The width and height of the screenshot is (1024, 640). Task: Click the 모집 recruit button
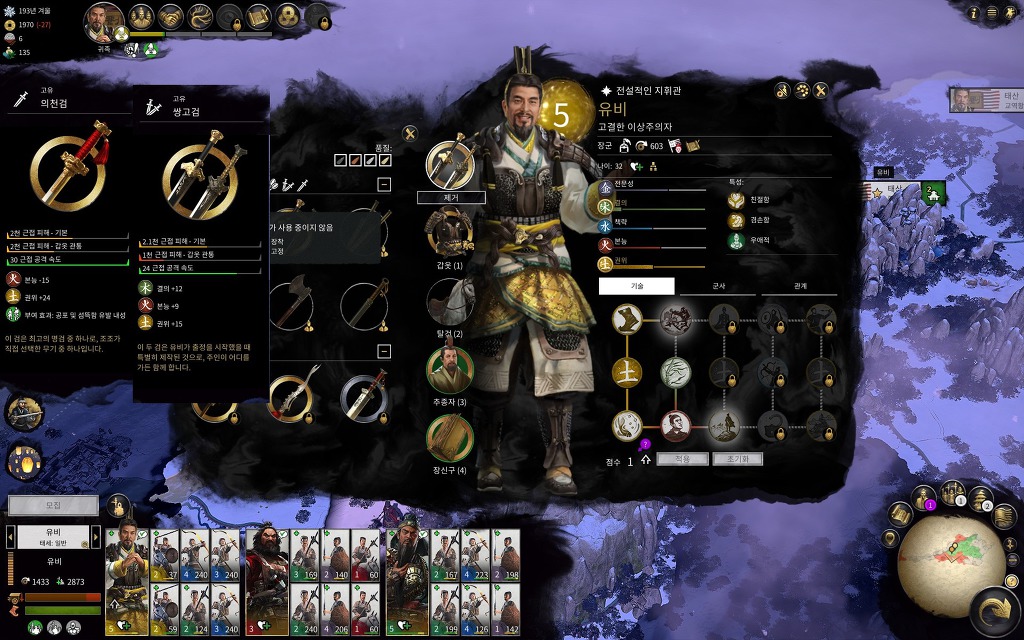53,506
